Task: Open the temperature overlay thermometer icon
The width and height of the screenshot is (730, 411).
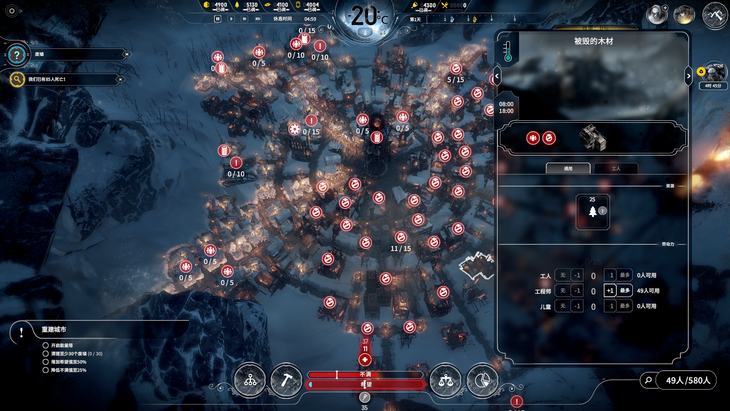Action: pos(507,50)
